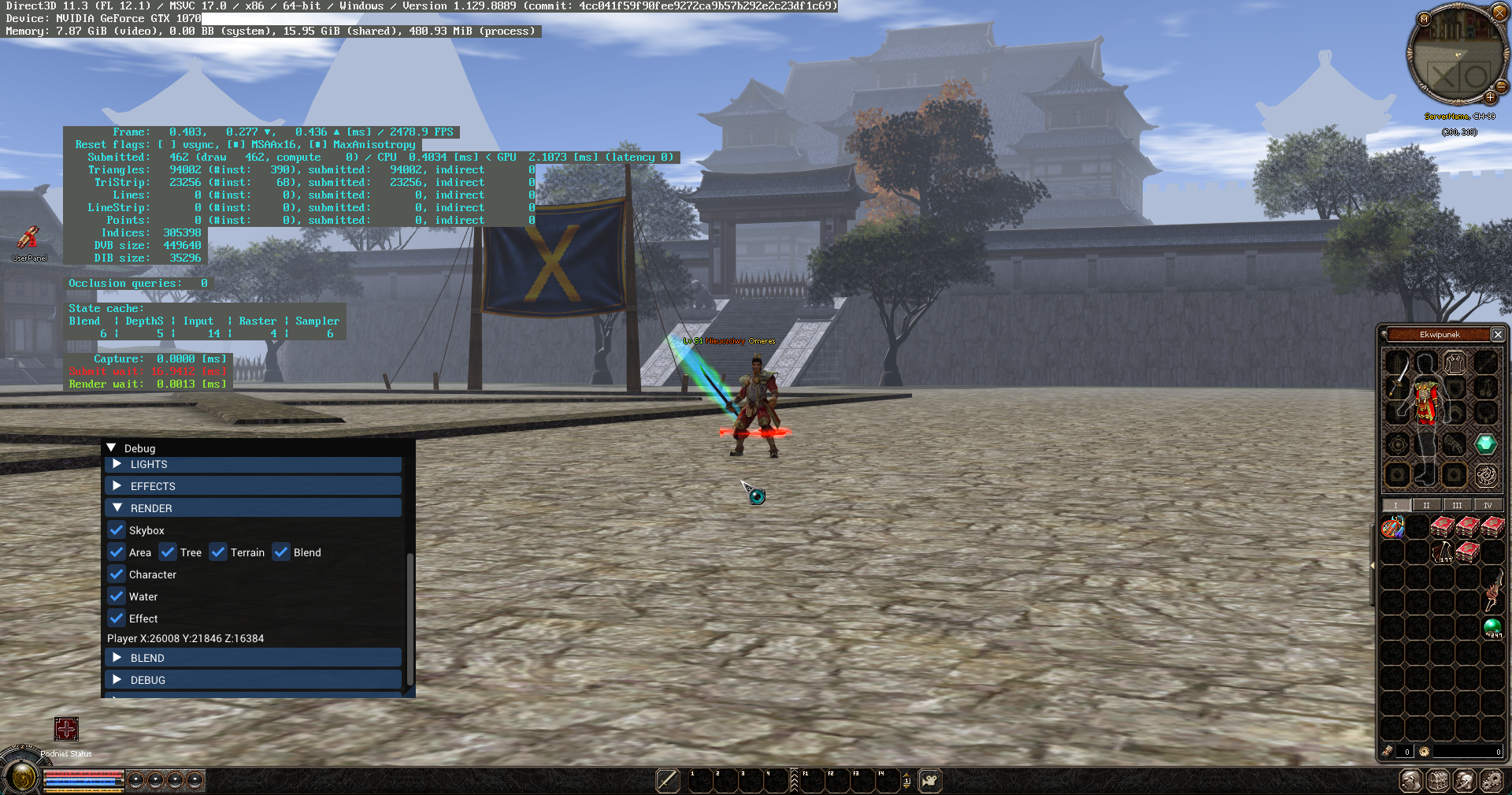Viewport: 1512px width, 795px height.
Task: Click the quickslot page up arrow
Action: coord(906,775)
